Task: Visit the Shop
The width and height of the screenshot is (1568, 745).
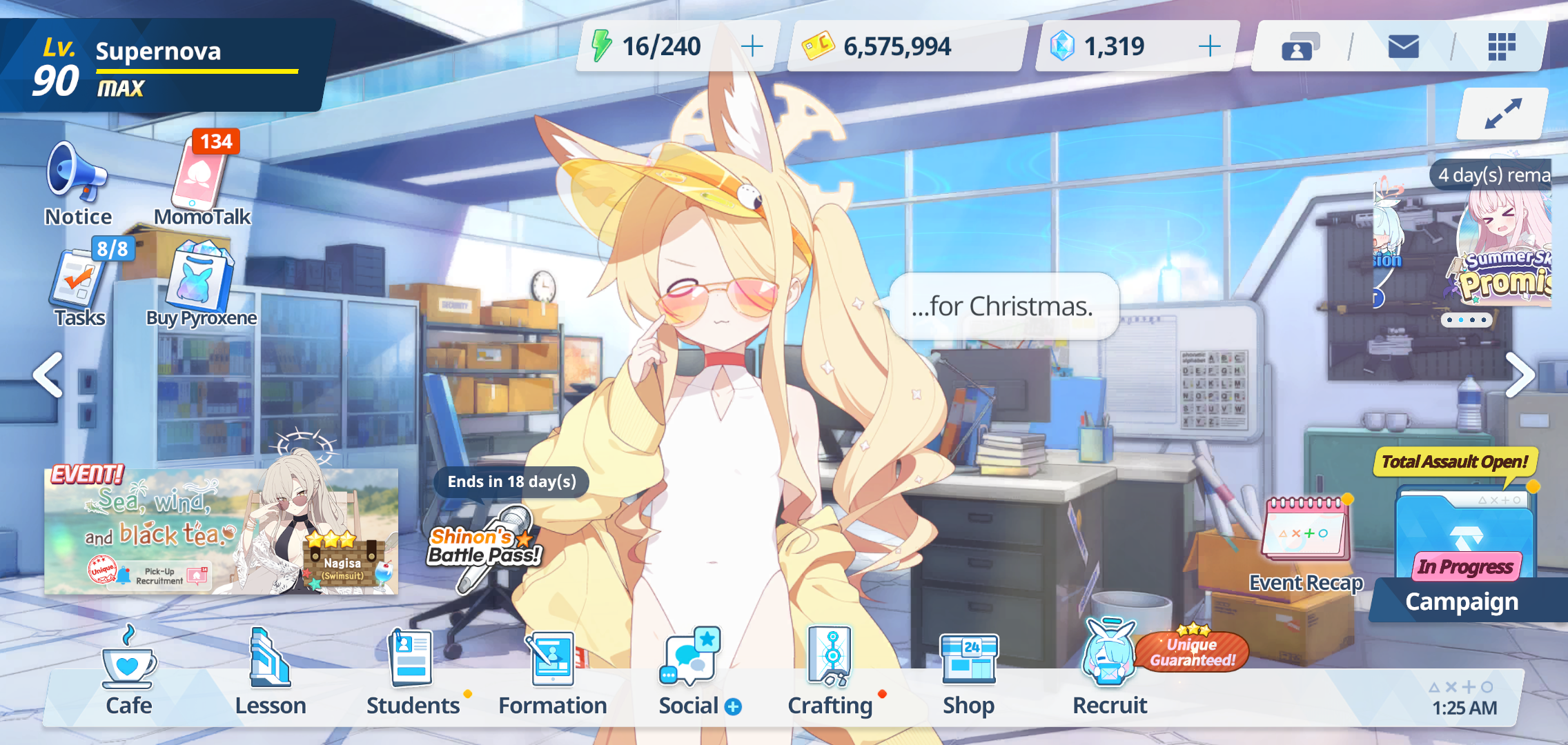Action: 969,673
